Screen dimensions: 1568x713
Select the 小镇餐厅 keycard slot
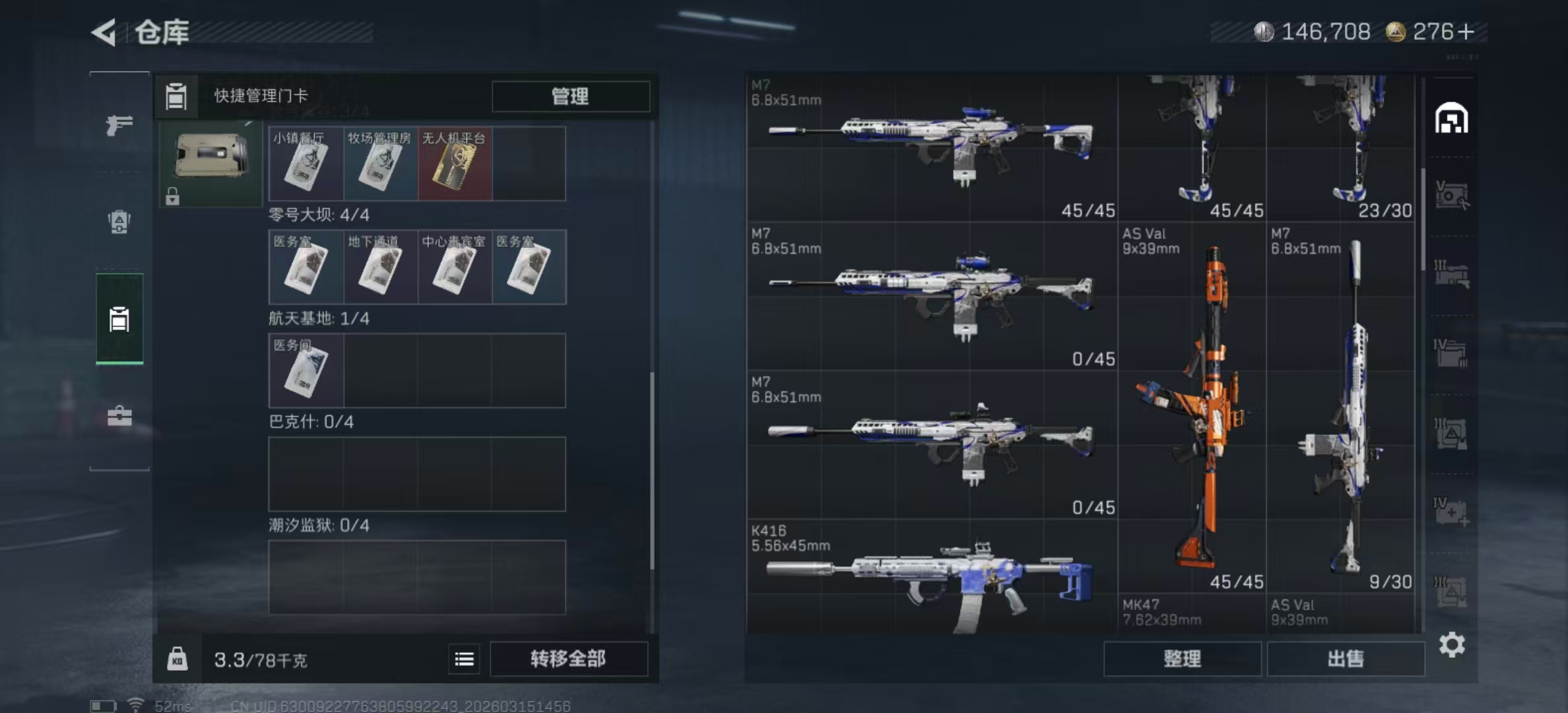(x=306, y=164)
